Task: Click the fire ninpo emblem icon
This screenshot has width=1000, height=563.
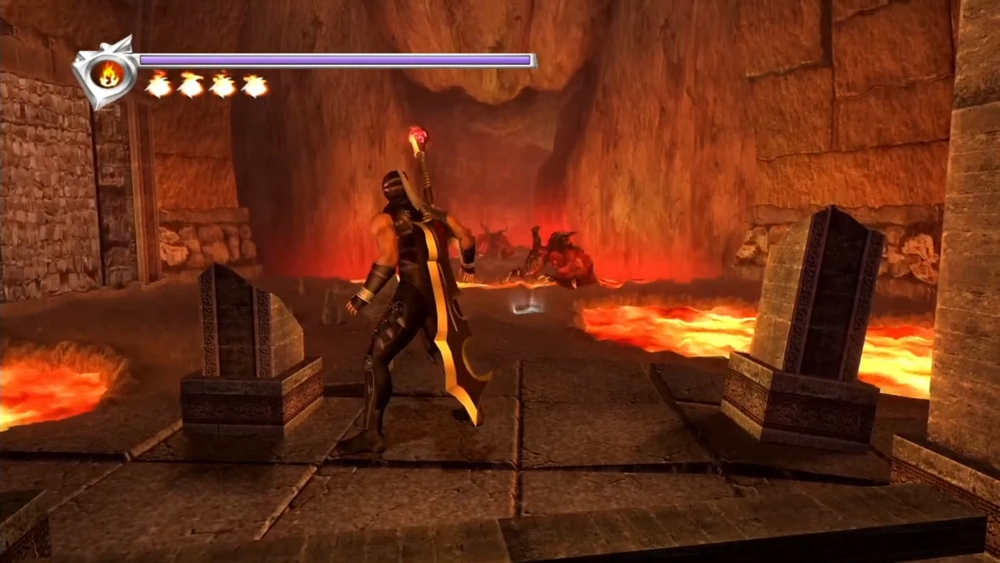Action: tap(106, 73)
